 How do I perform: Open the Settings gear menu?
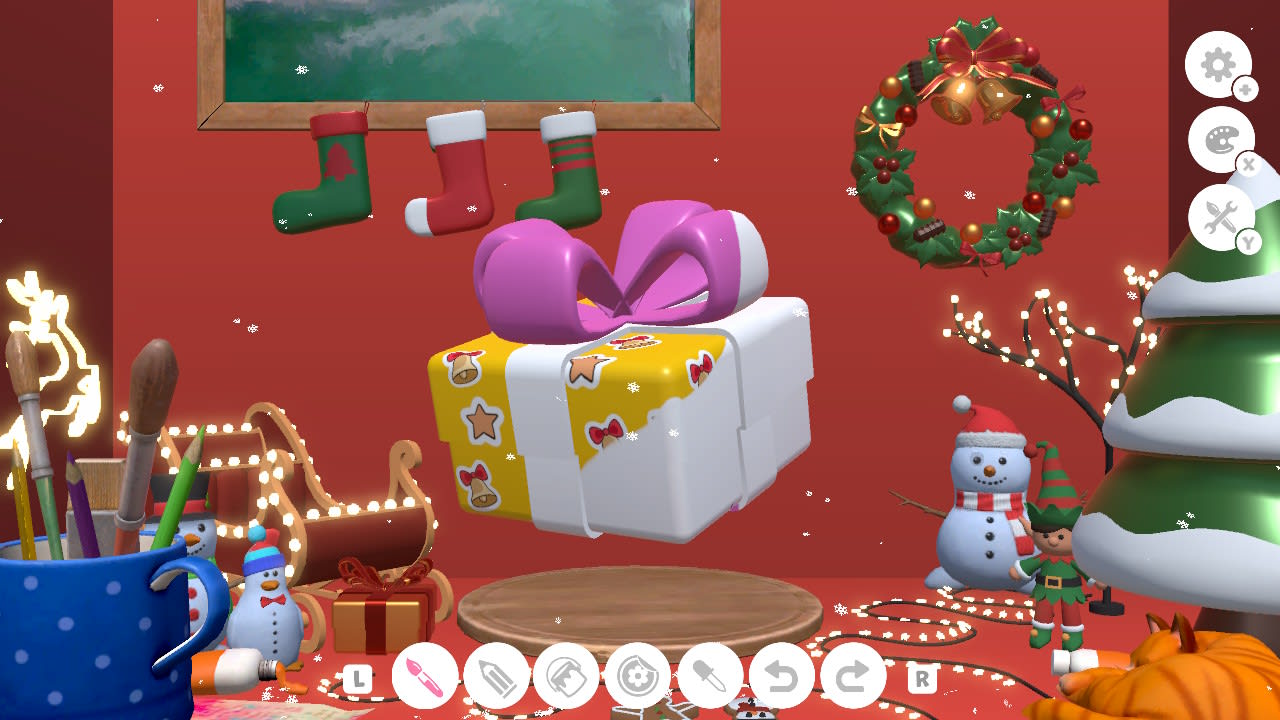[x=1218, y=65]
